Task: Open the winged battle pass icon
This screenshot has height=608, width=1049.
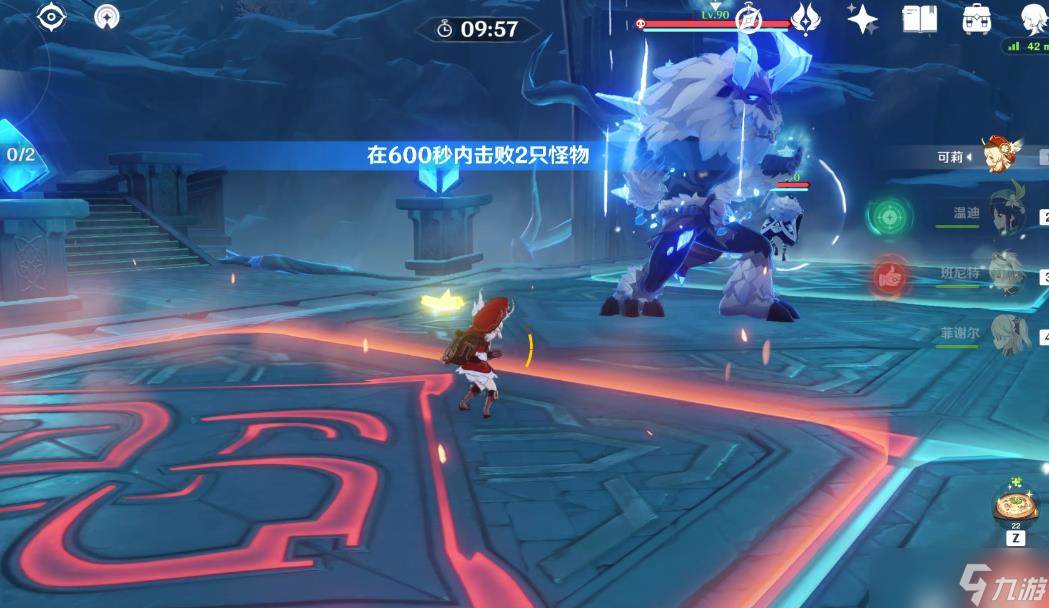Action: coord(805,18)
